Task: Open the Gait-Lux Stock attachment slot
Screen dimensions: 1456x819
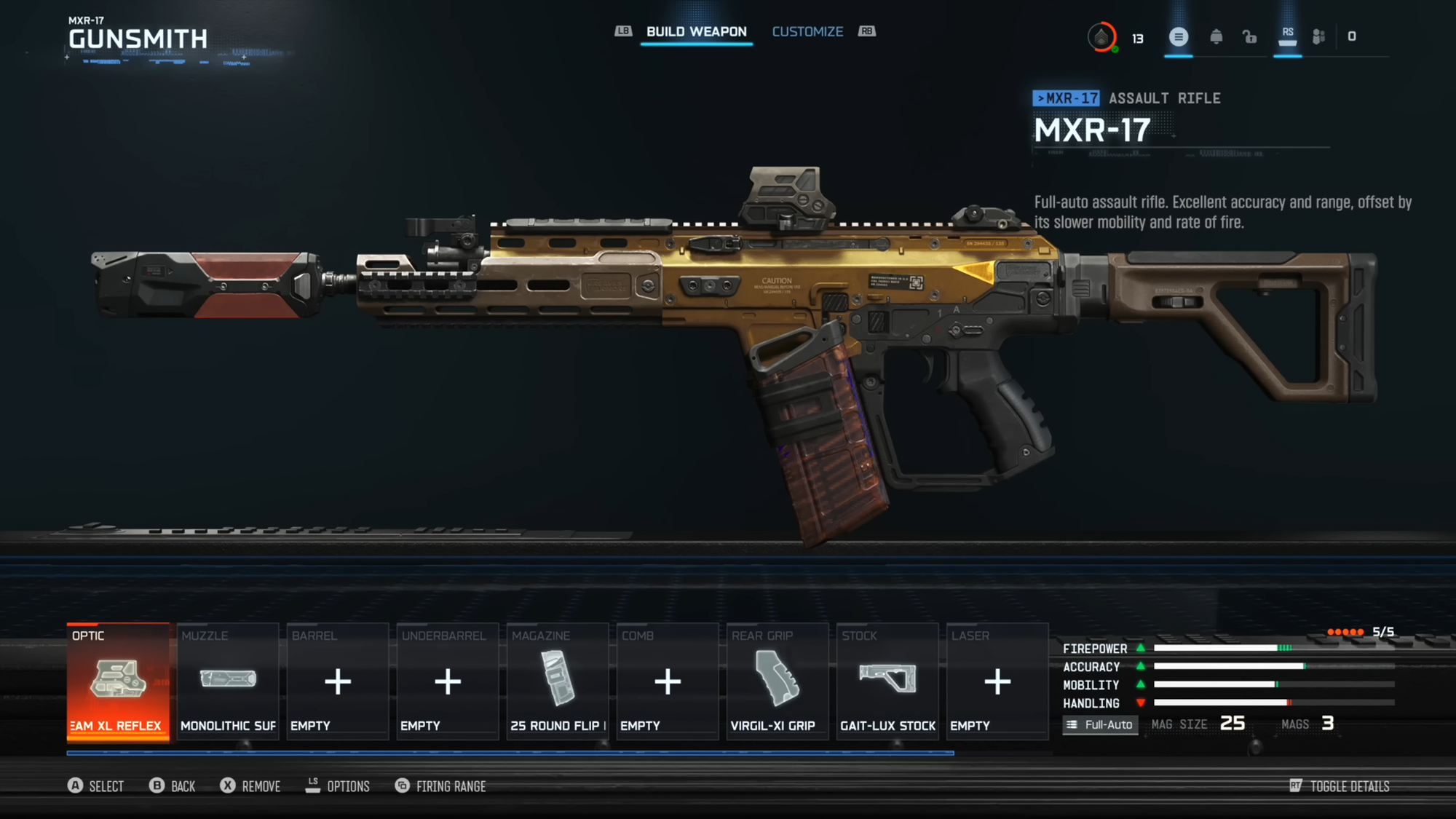Action: click(887, 681)
